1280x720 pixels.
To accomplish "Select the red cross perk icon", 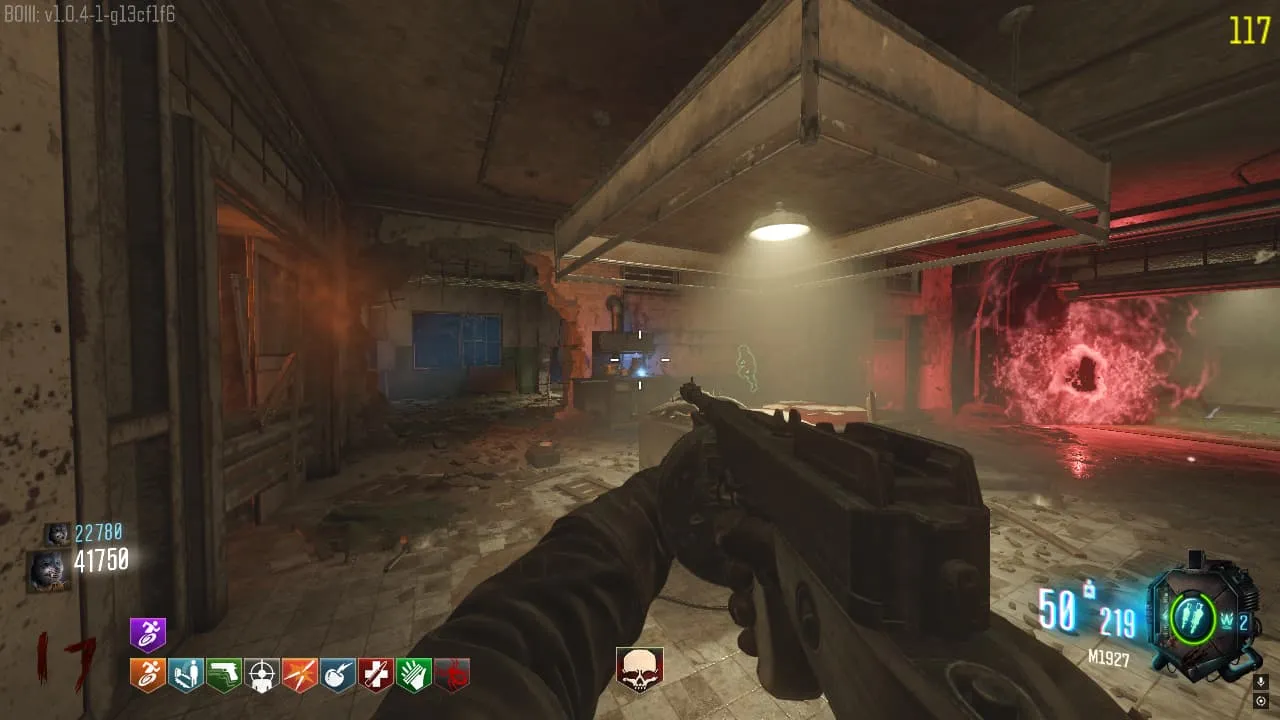I will click(376, 675).
